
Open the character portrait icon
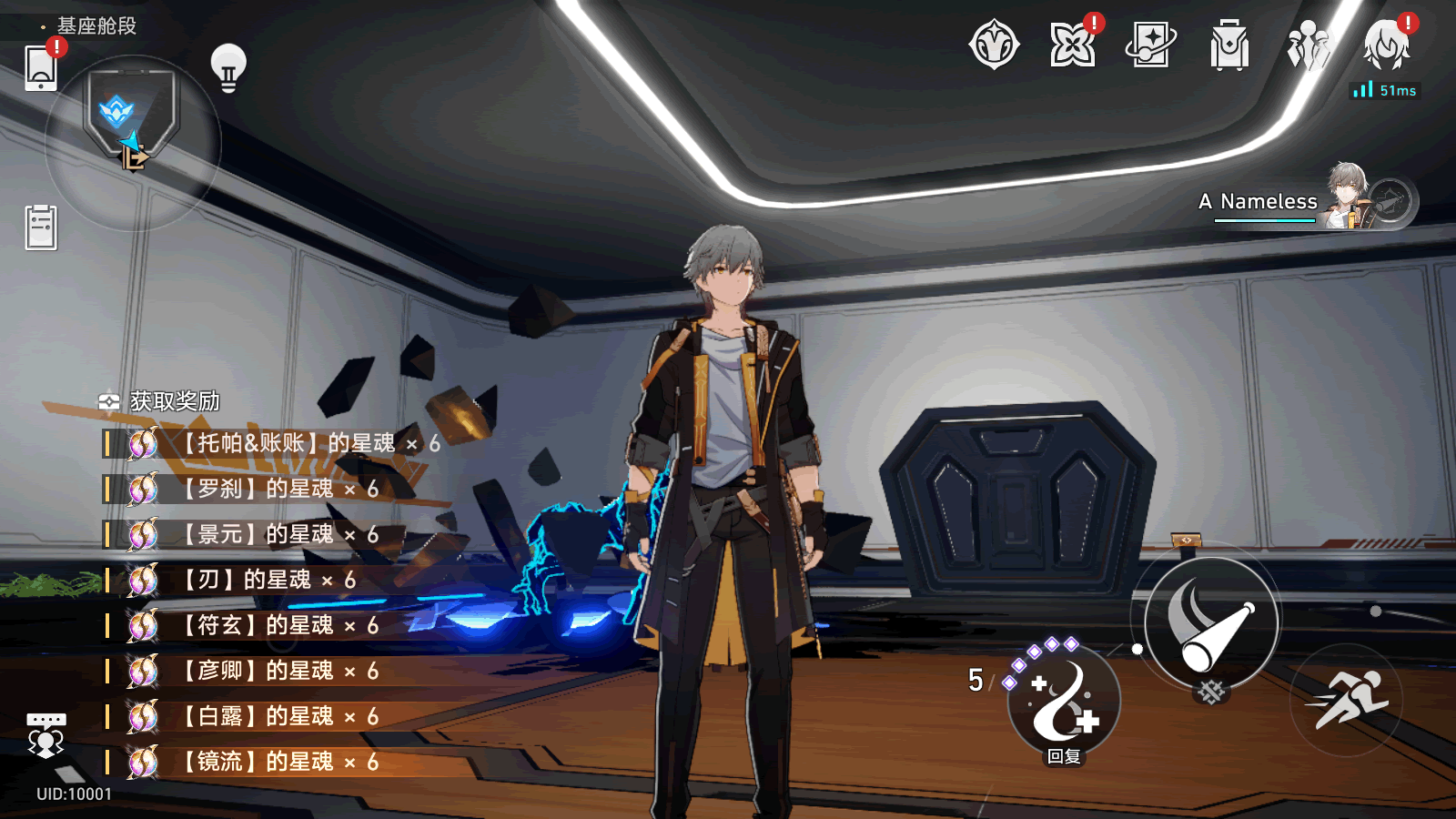(1386, 45)
